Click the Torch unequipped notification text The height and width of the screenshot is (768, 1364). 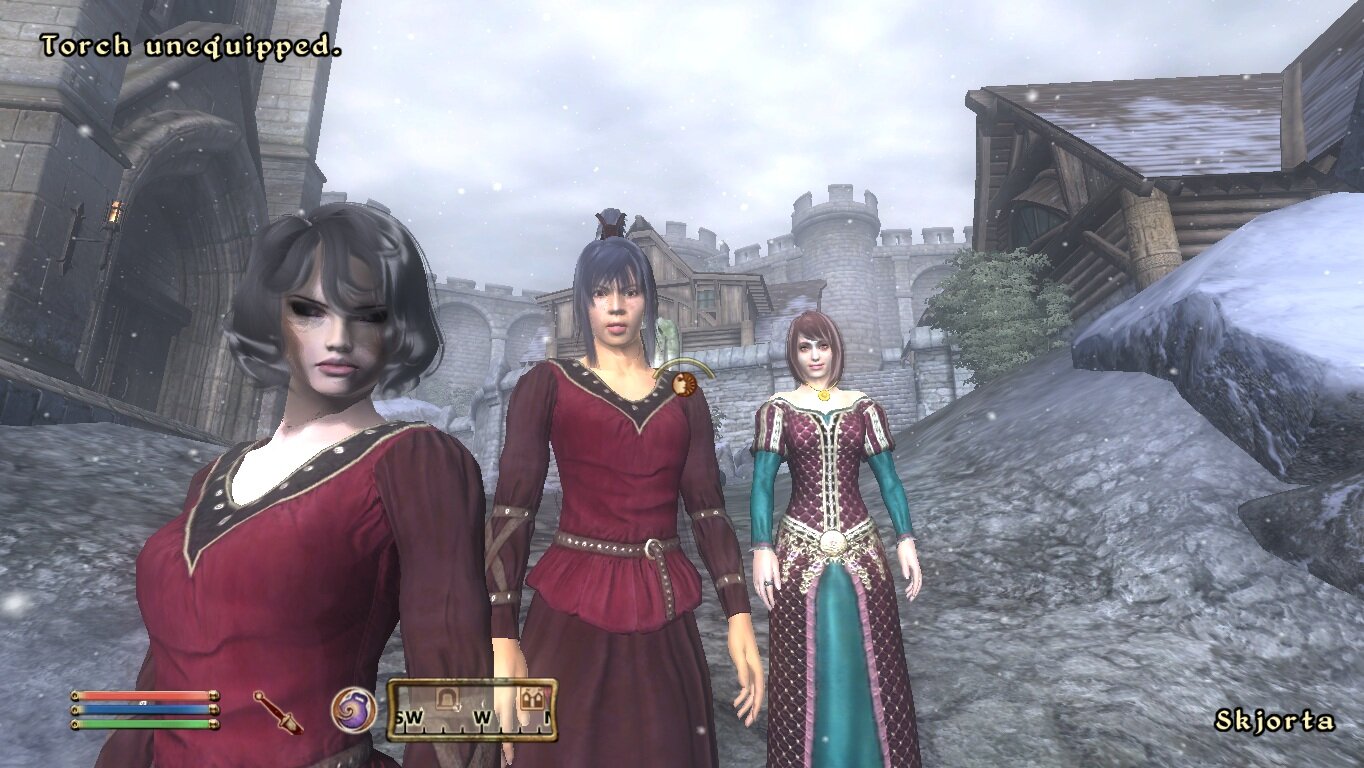point(190,44)
